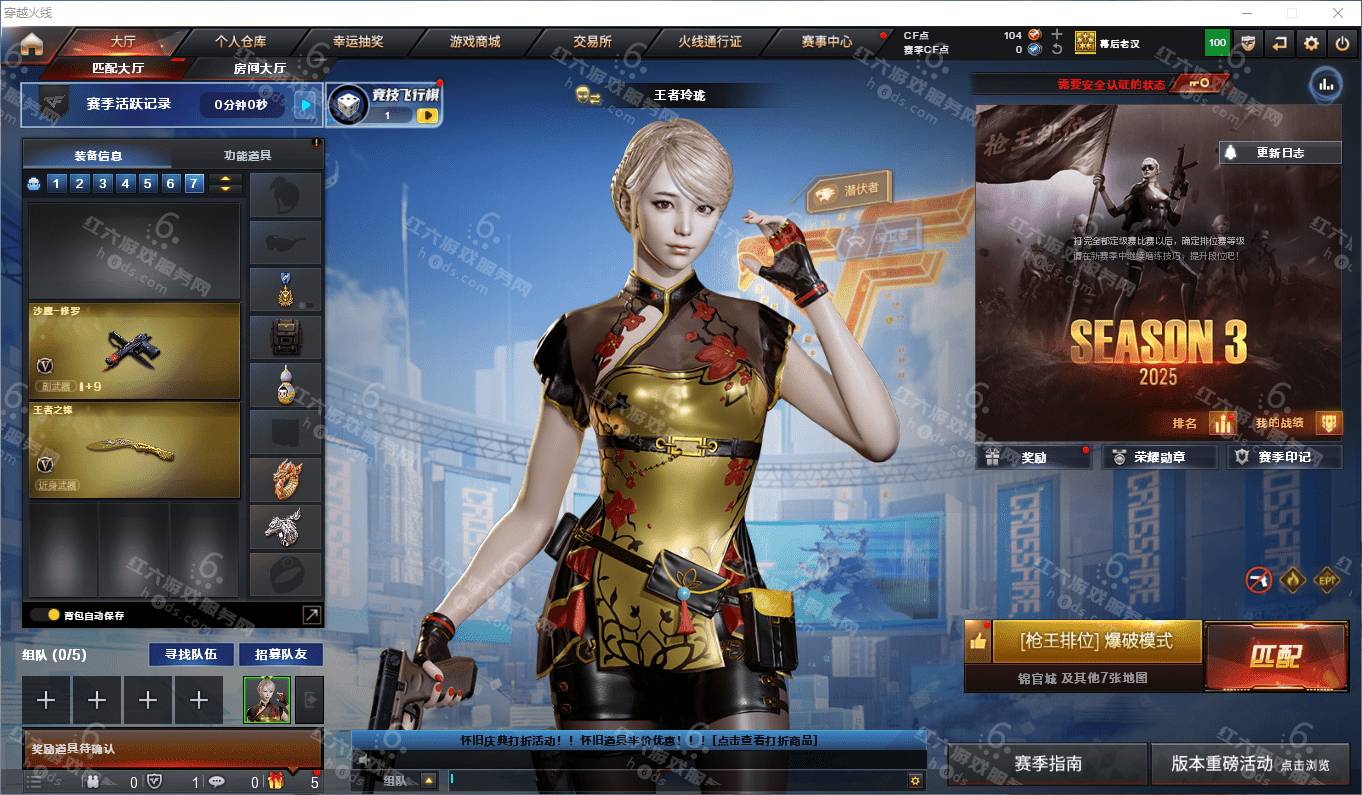Open the 赛季指南 season guide

[x=1047, y=763]
